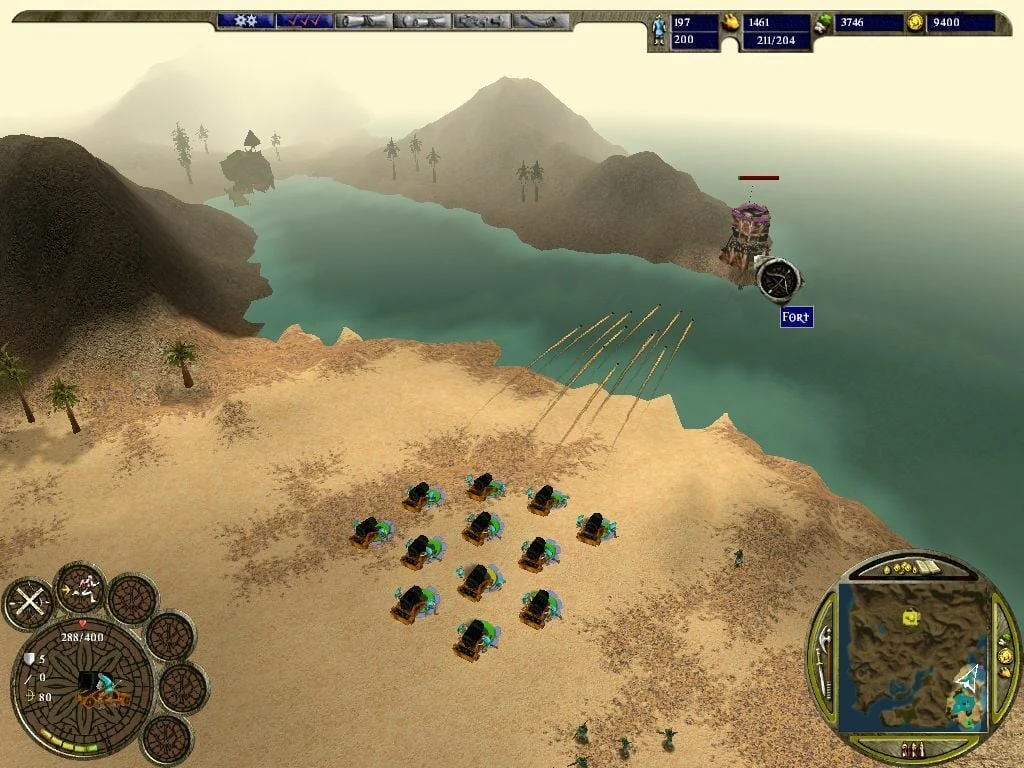This screenshot has height=768, width=1024.
Task: Open the gears button in top bar
Action: coord(244,21)
